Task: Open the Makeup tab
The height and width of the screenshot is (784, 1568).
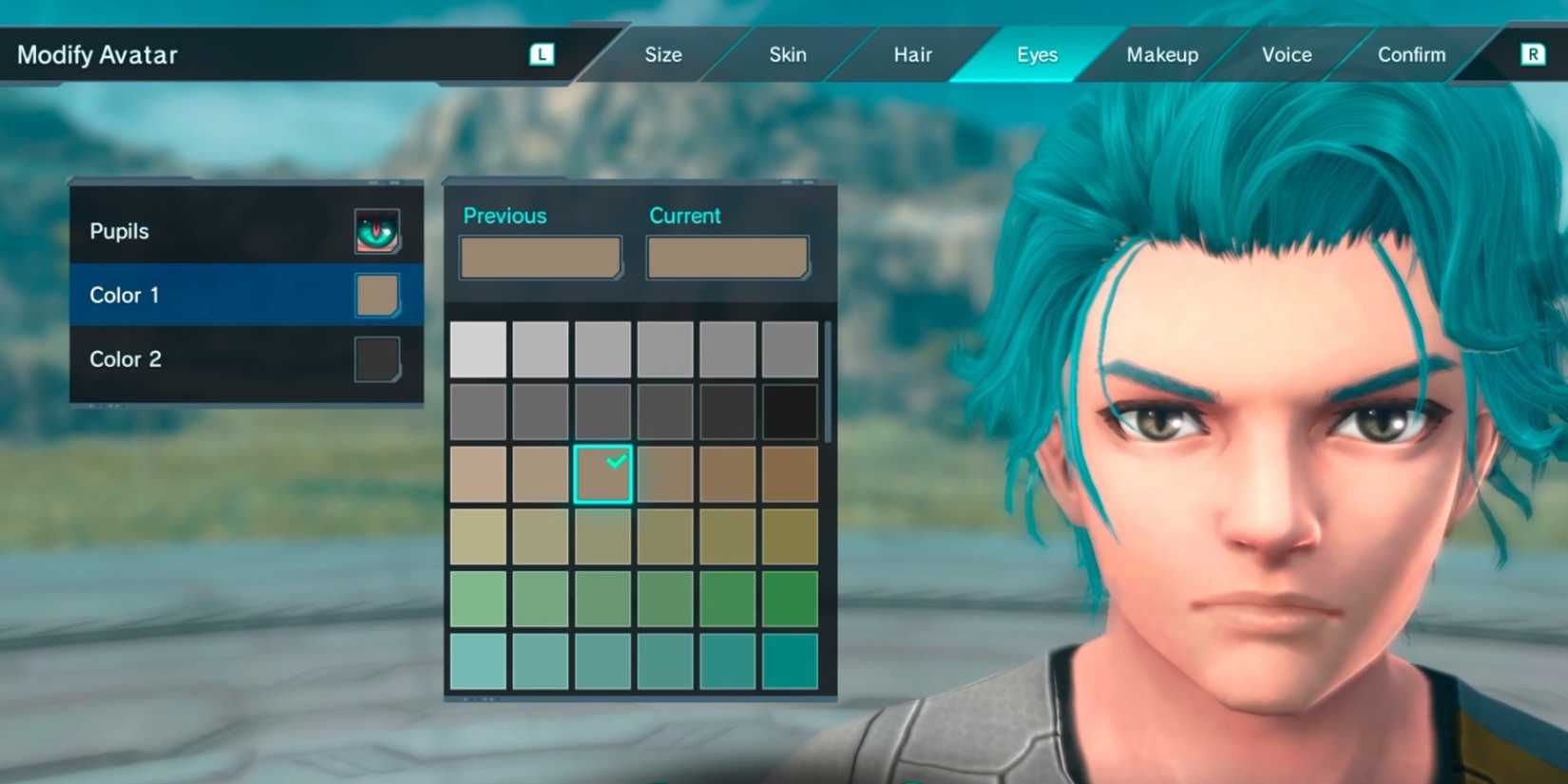Action: point(1161,54)
